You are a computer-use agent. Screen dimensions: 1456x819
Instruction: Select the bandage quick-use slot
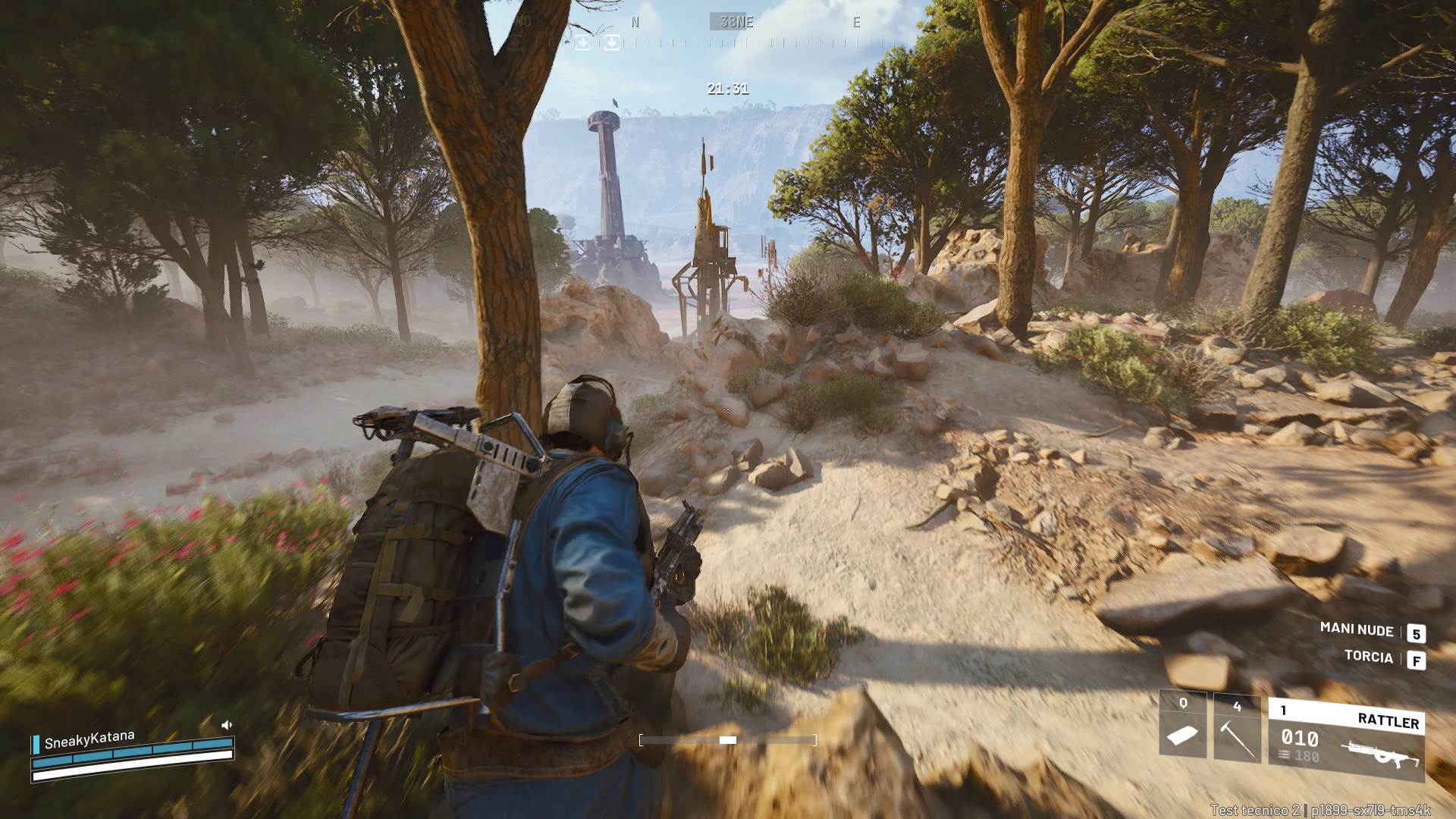(1183, 726)
